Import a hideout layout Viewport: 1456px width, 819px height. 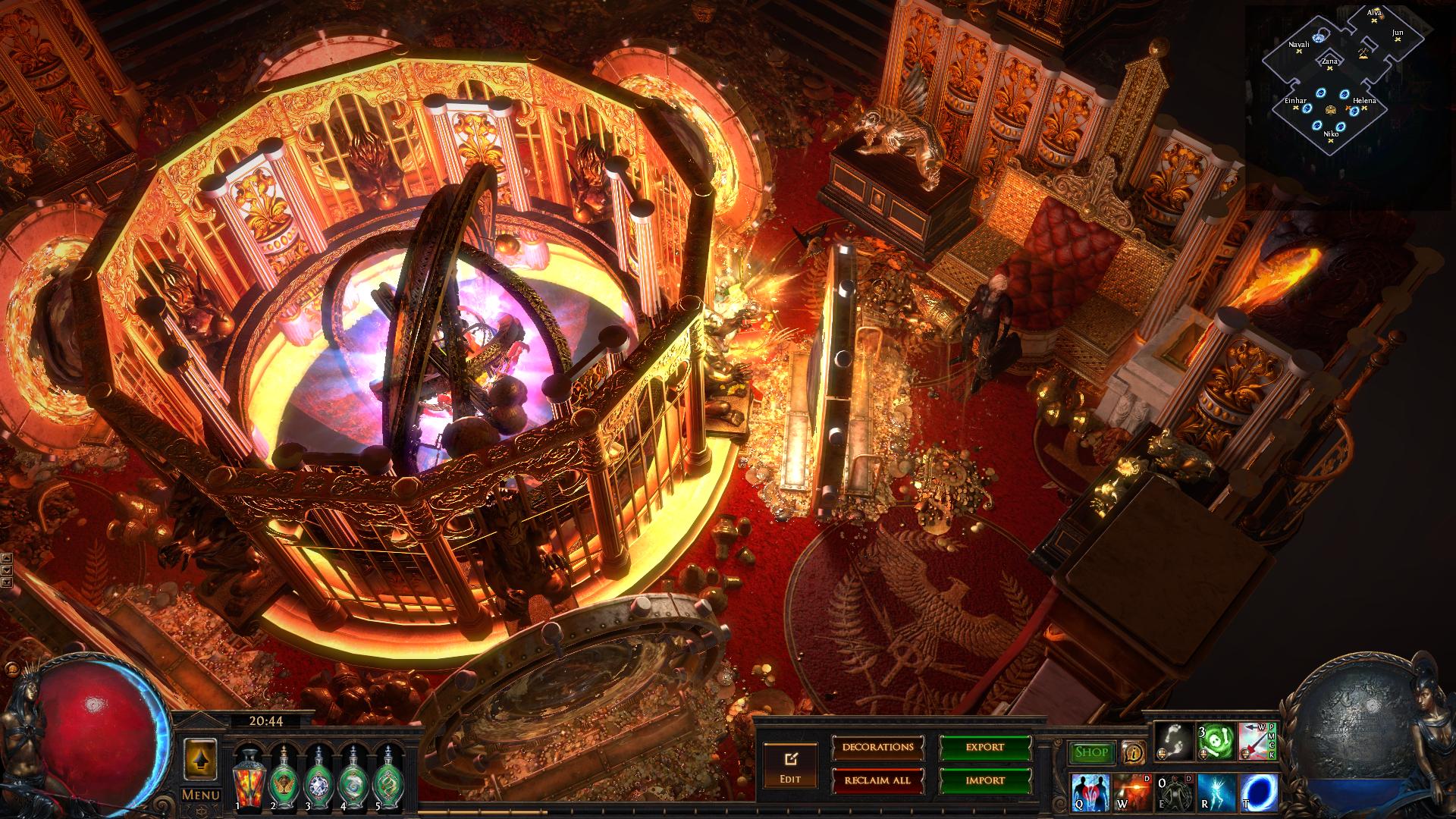coord(985,780)
